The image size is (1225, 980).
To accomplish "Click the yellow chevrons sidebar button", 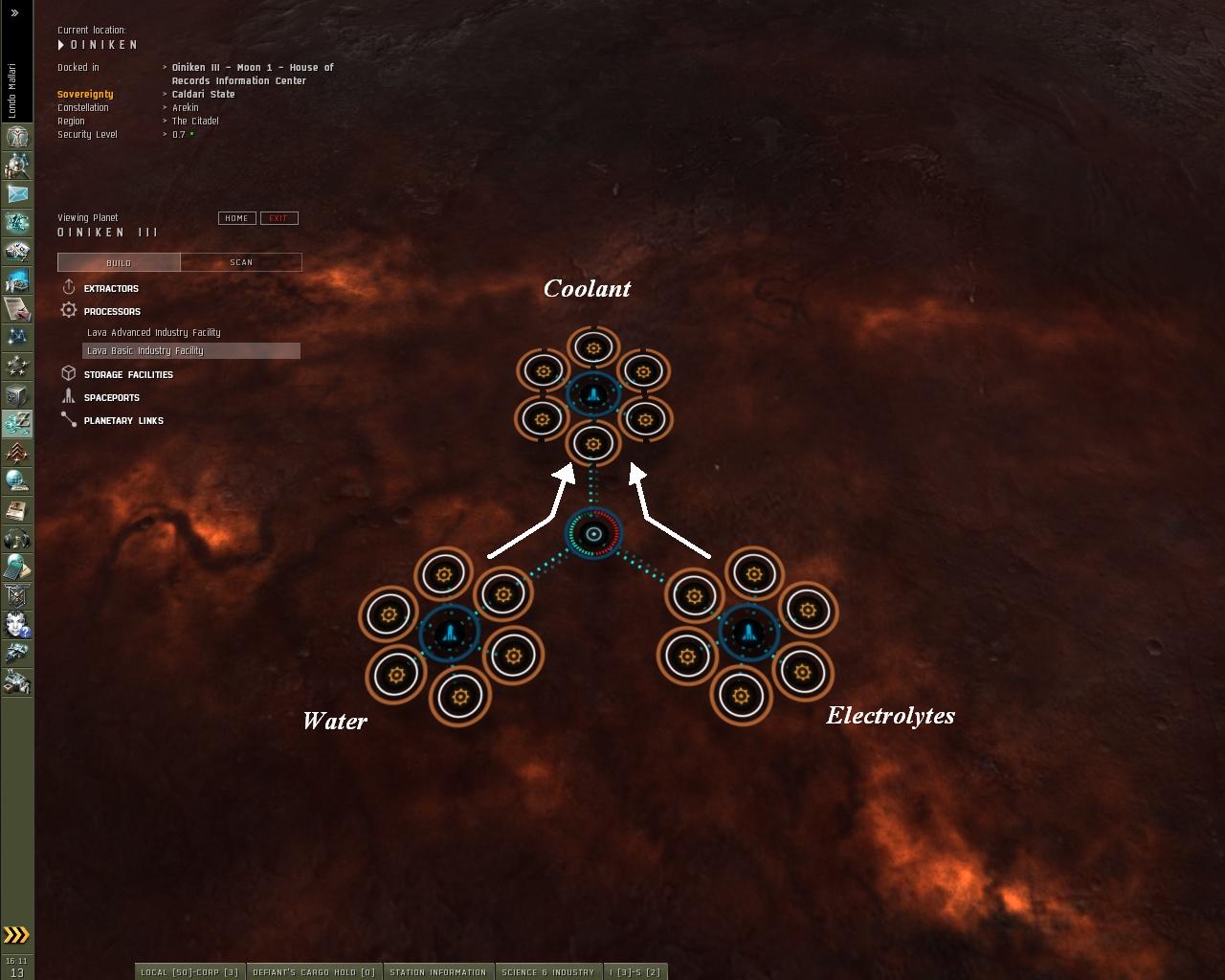I will click(x=16, y=935).
